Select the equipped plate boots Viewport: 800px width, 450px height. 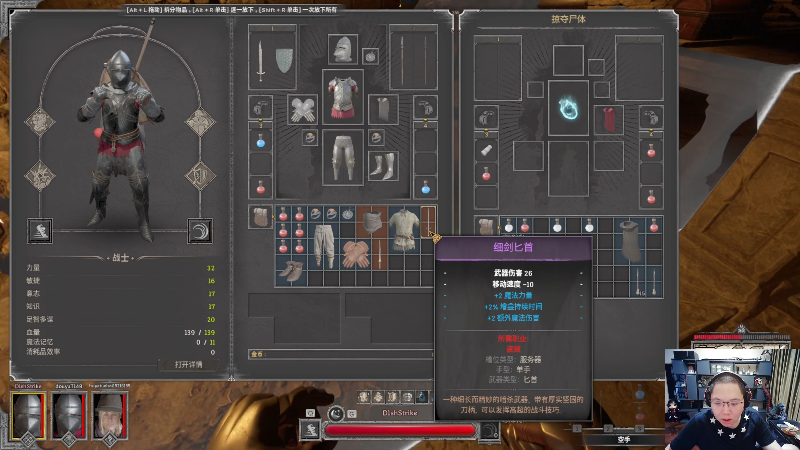(383, 164)
